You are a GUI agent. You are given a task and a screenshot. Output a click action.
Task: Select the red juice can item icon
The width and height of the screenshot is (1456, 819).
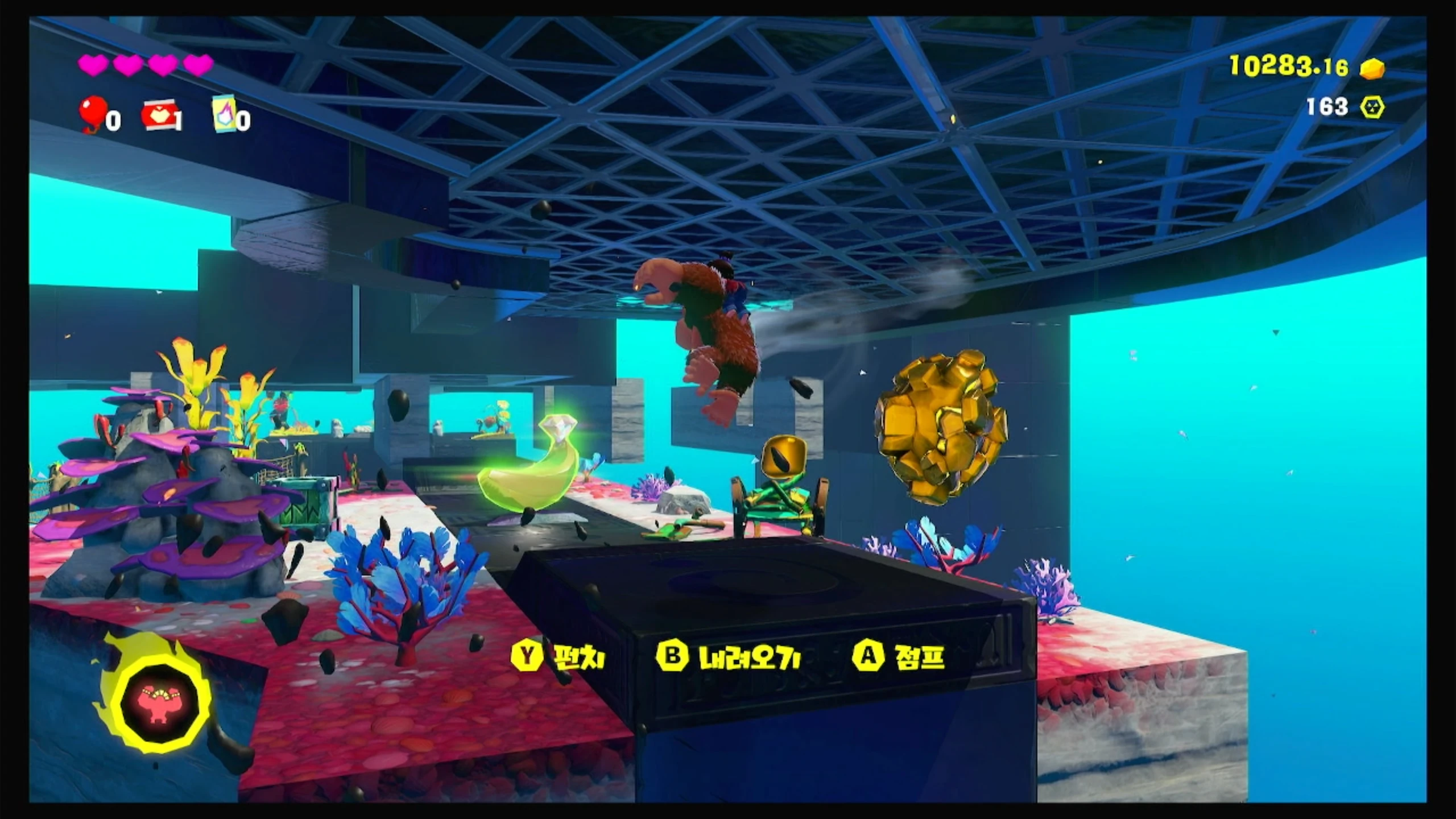(x=159, y=115)
